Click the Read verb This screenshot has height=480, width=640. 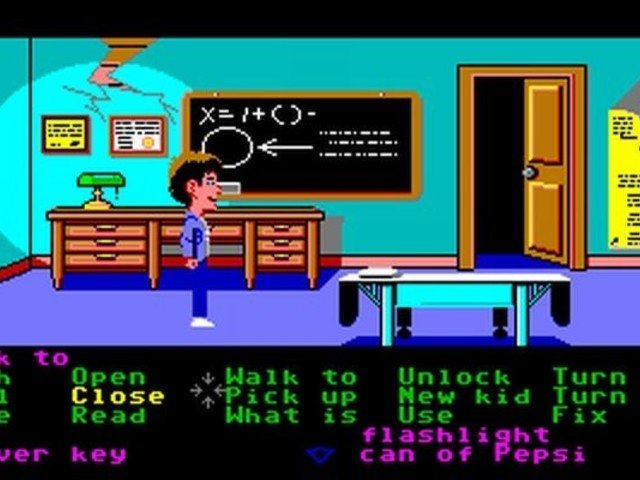click(108, 415)
